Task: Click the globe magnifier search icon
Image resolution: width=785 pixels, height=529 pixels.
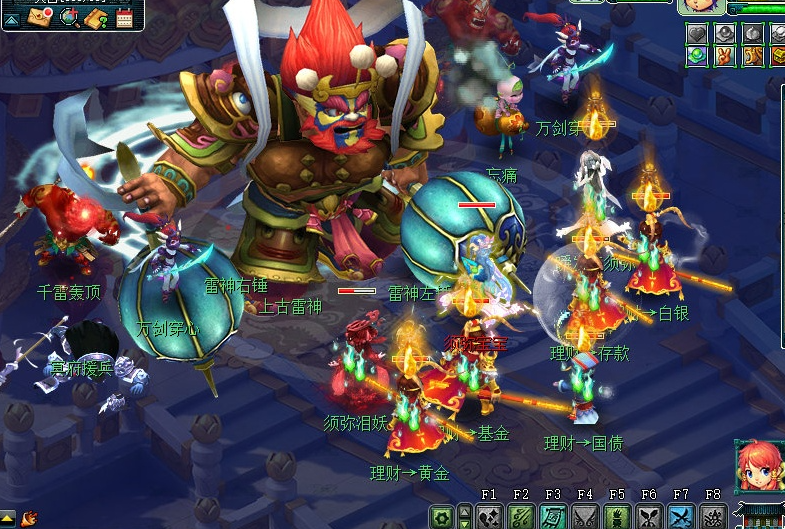Action: pyautogui.click(x=69, y=17)
